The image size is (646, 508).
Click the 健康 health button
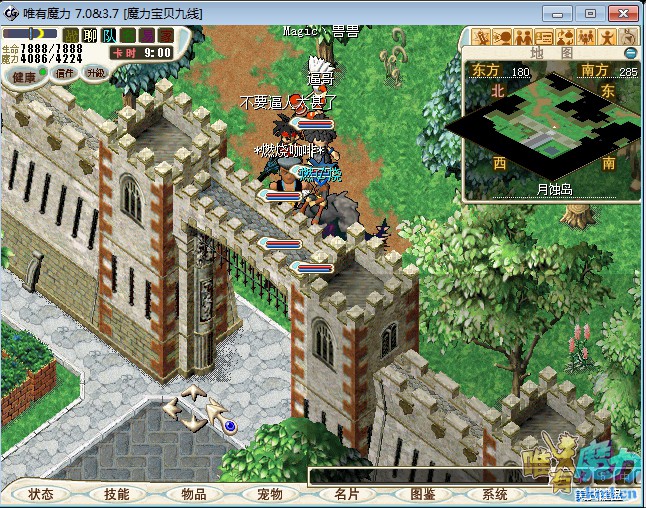(24, 76)
